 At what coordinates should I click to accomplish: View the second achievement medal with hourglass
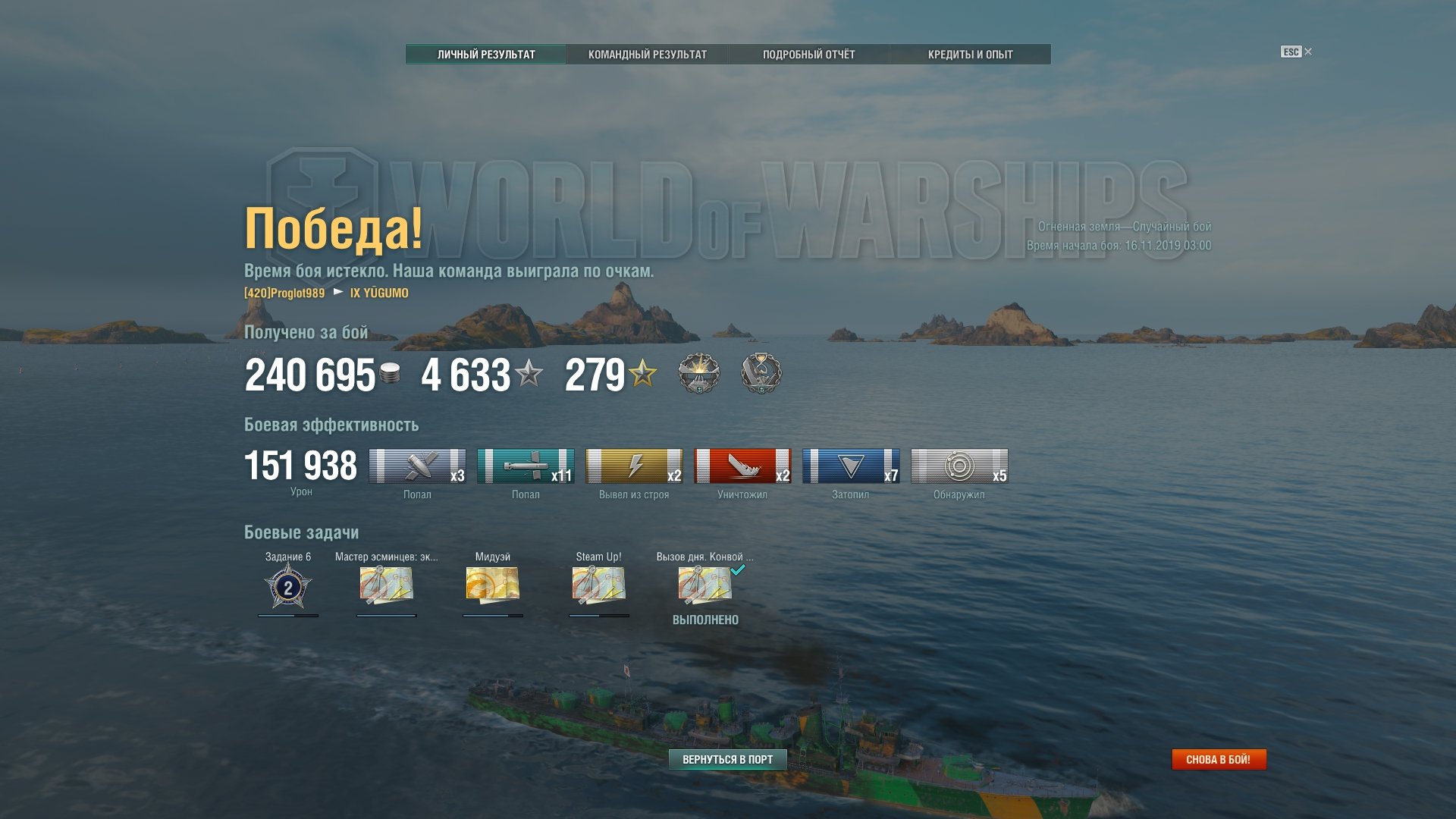pyautogui.click(x=761, y=373)
